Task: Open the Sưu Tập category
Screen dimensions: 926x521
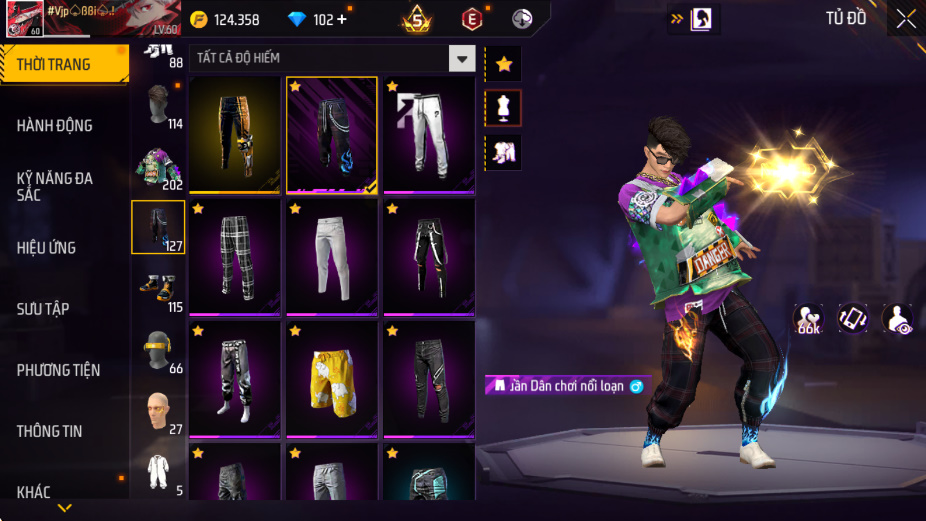Action: click(x=43, y=308)
